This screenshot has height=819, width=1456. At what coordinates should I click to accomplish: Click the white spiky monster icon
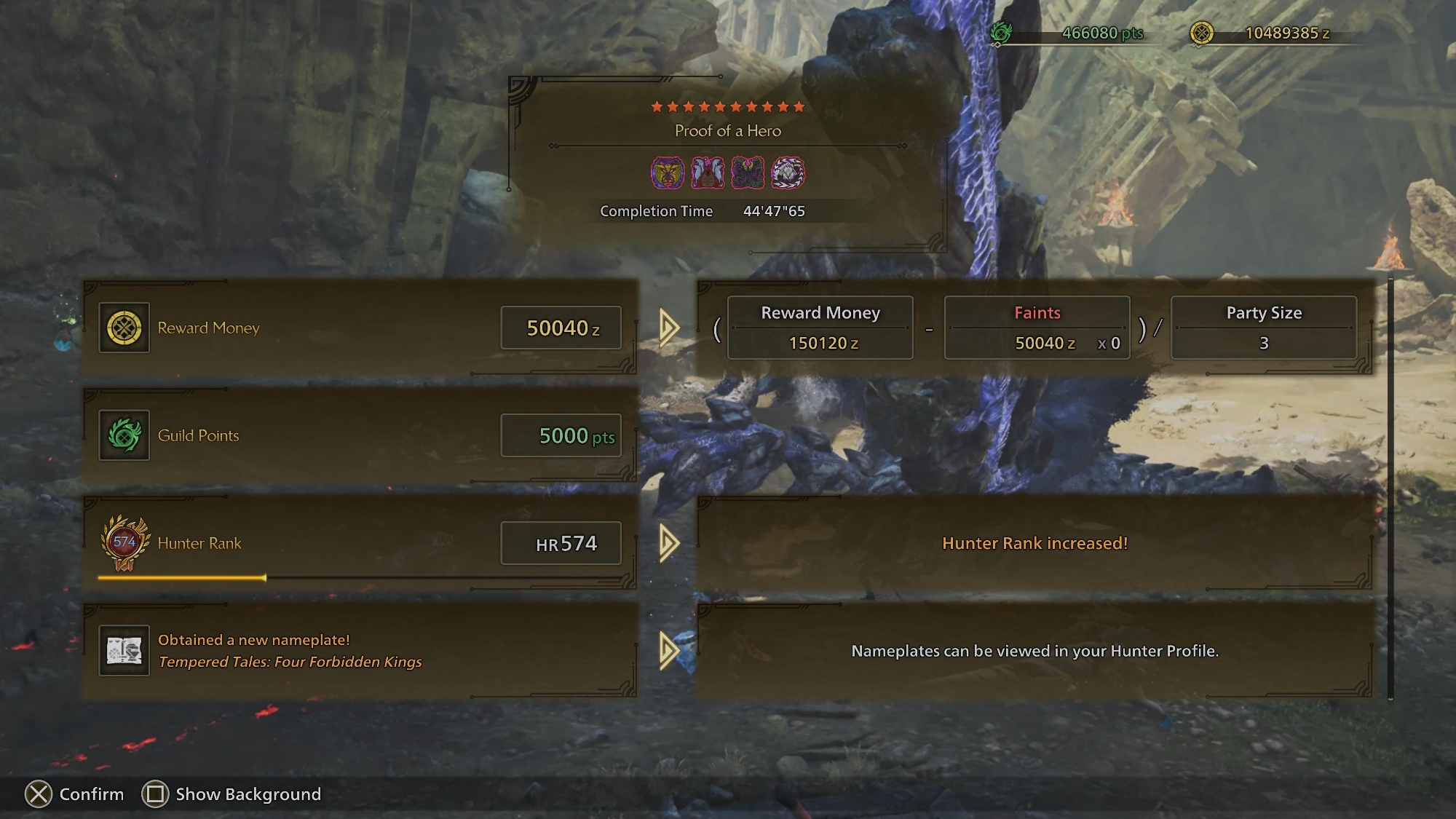(x=788, y=173)
